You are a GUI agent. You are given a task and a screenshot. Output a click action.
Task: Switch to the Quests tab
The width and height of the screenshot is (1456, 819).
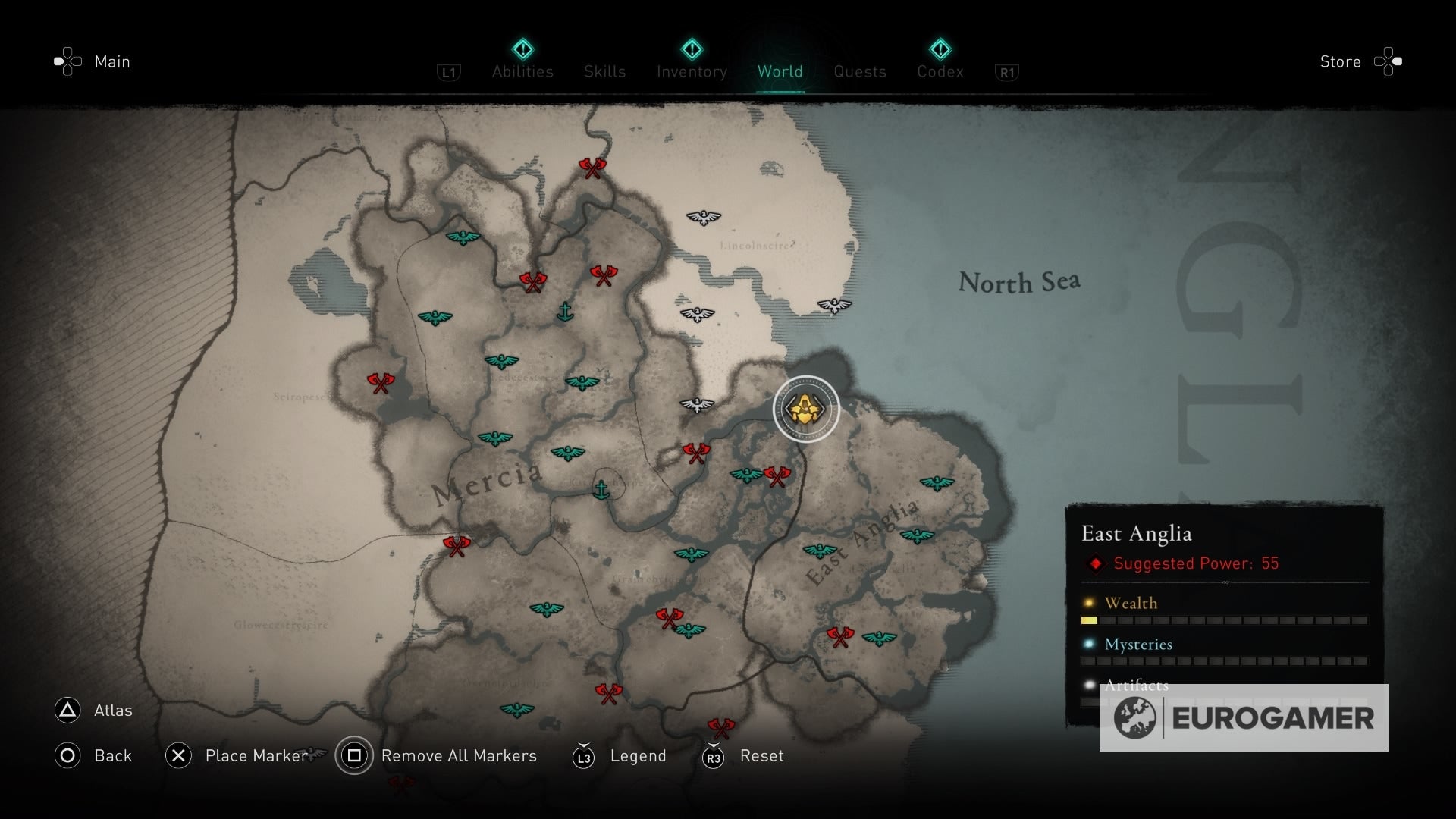[859, 72]
